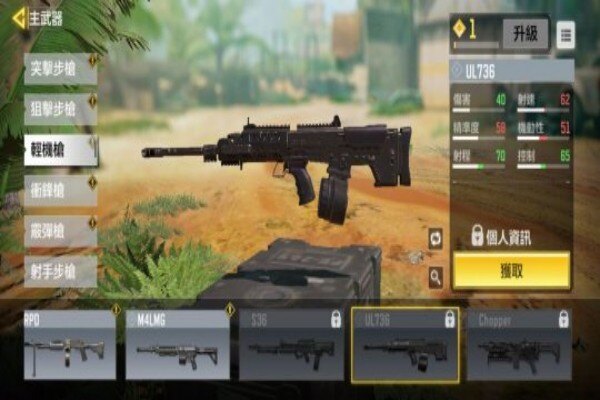Switch to the 狙擊步槍 category
Viewport: 600px width, 400px height.
coord(60,109)
